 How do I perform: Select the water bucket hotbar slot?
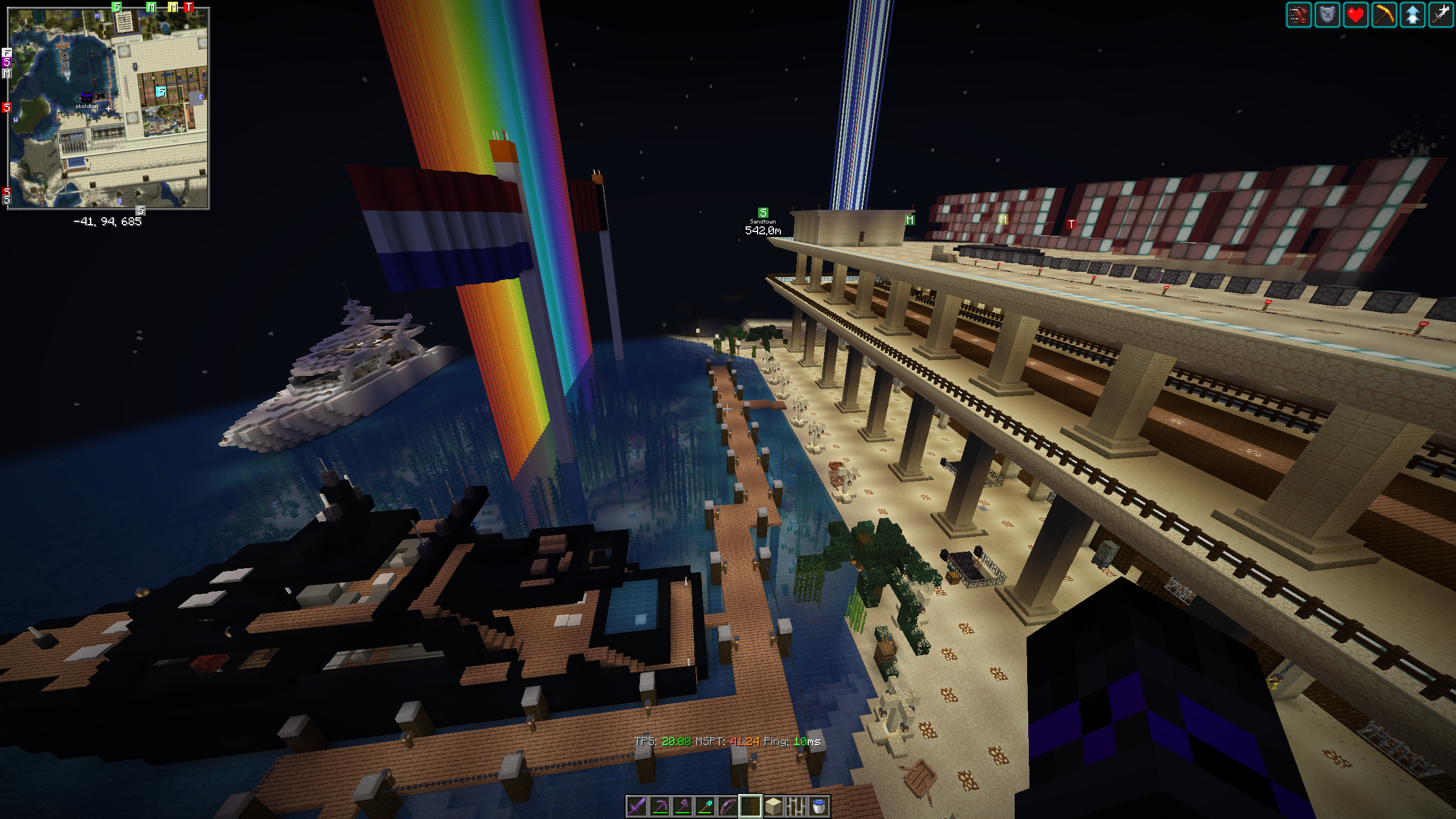click(818, 806)
